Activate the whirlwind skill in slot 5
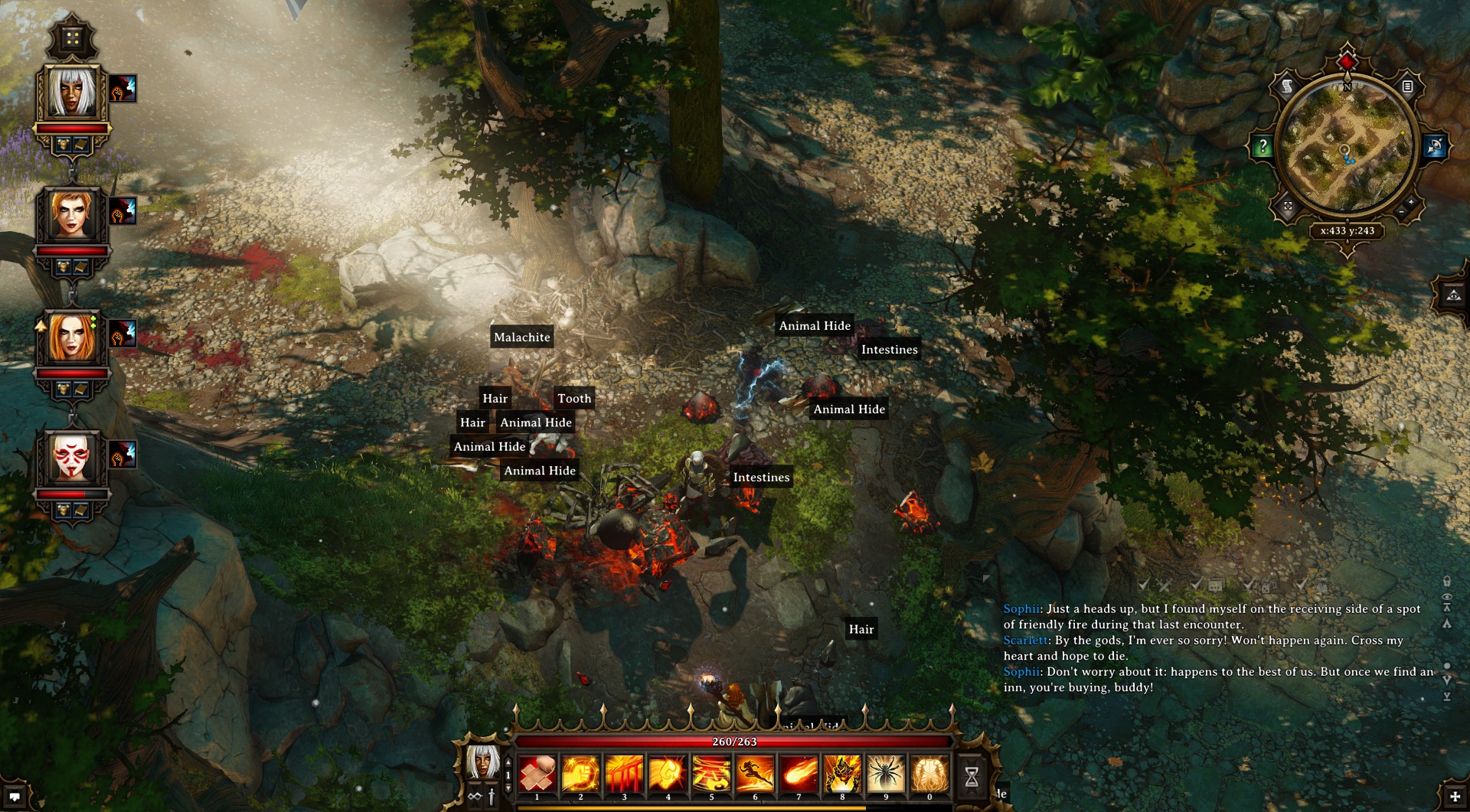Viewport: 1470px width, 812px height. pyautogui.click(x=711, y=774)
